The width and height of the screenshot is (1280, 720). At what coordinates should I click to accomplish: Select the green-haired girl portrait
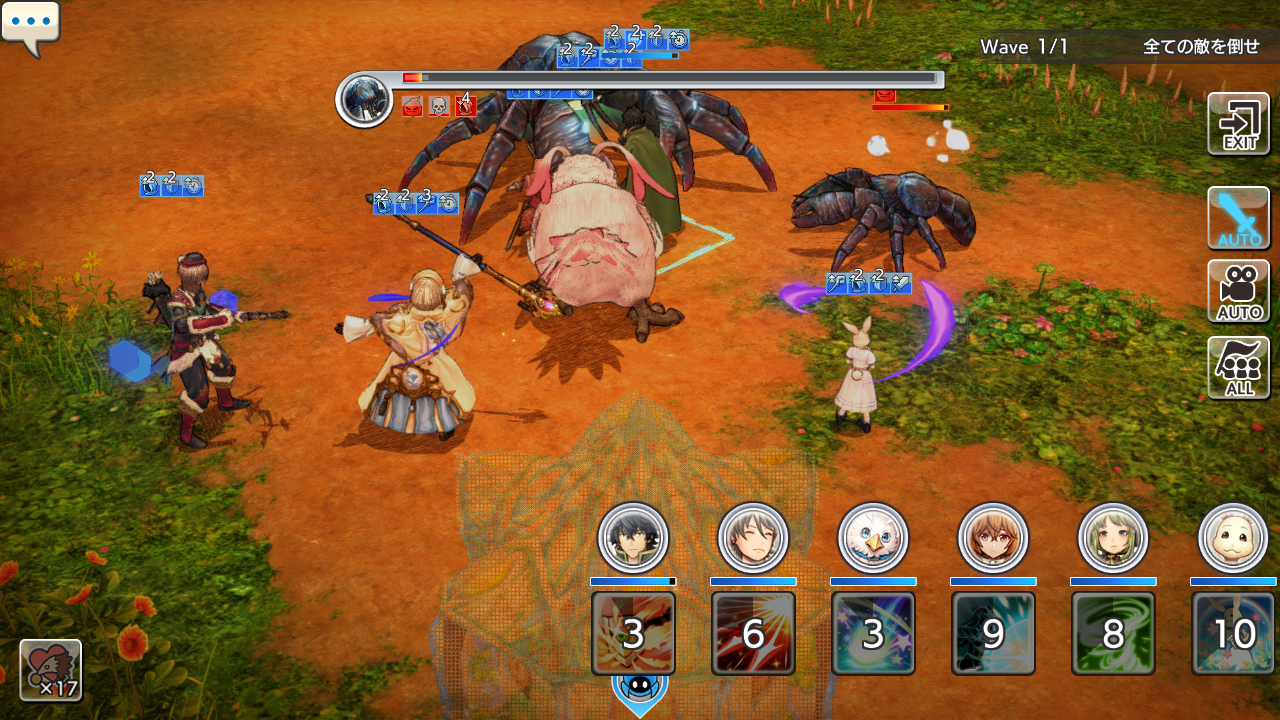(1113, 538)
